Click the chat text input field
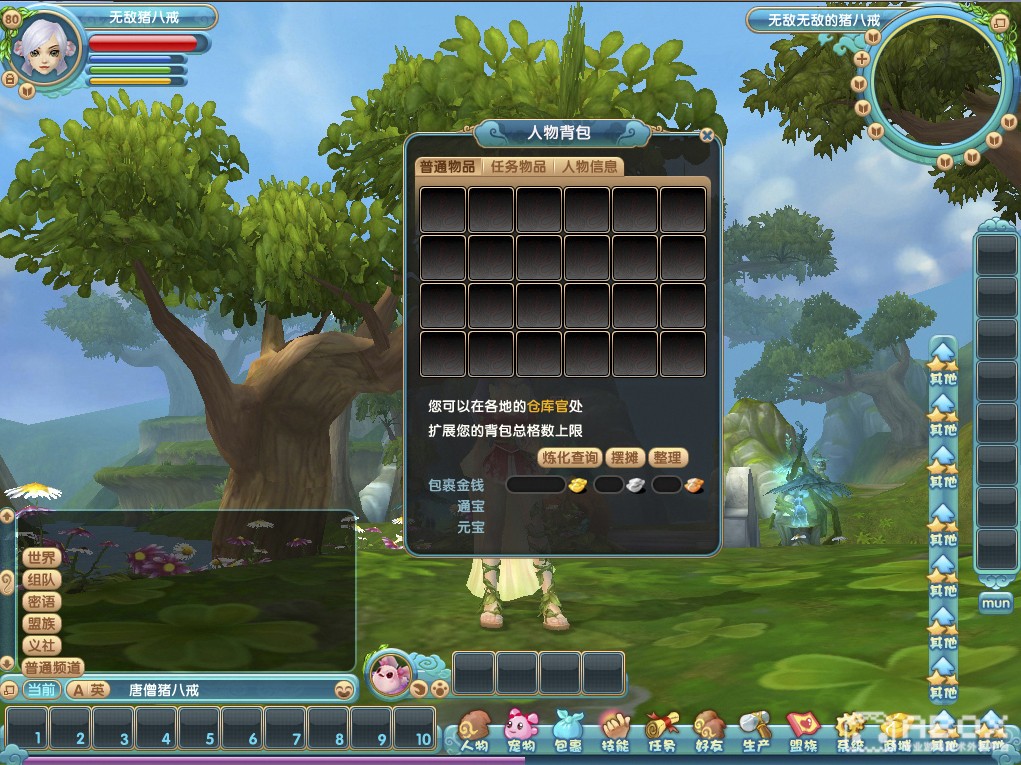The width and height of the screenshot is (1021, 765). point(220,690)
